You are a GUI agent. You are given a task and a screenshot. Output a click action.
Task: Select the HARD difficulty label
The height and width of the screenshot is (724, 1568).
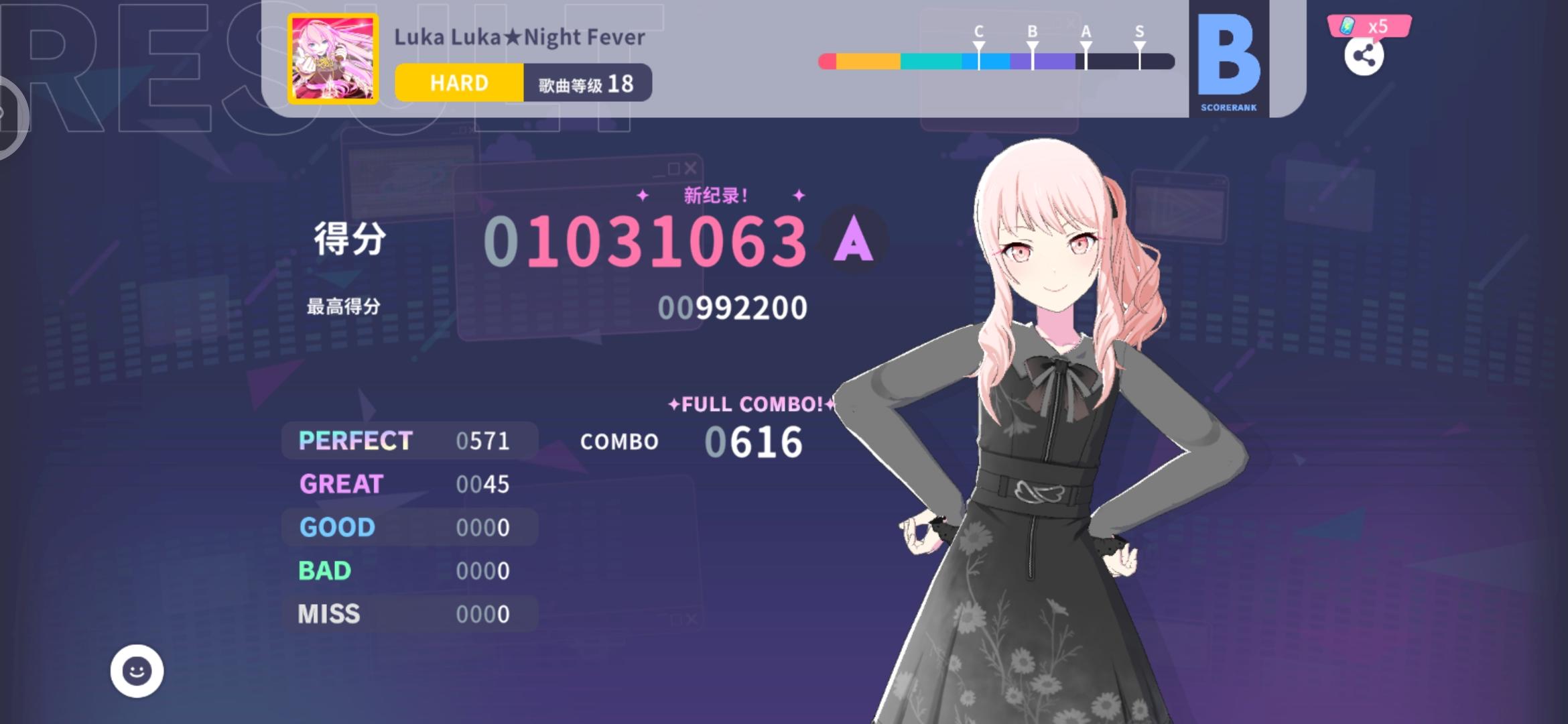tap(459, 82)
